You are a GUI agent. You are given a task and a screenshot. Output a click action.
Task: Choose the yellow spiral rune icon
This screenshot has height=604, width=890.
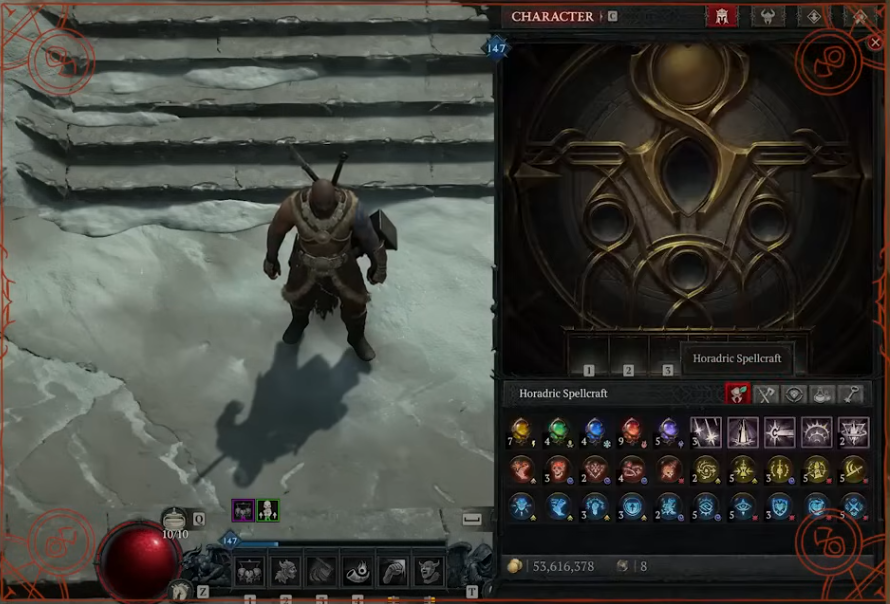pyautogui.click(x=706, y=469)
